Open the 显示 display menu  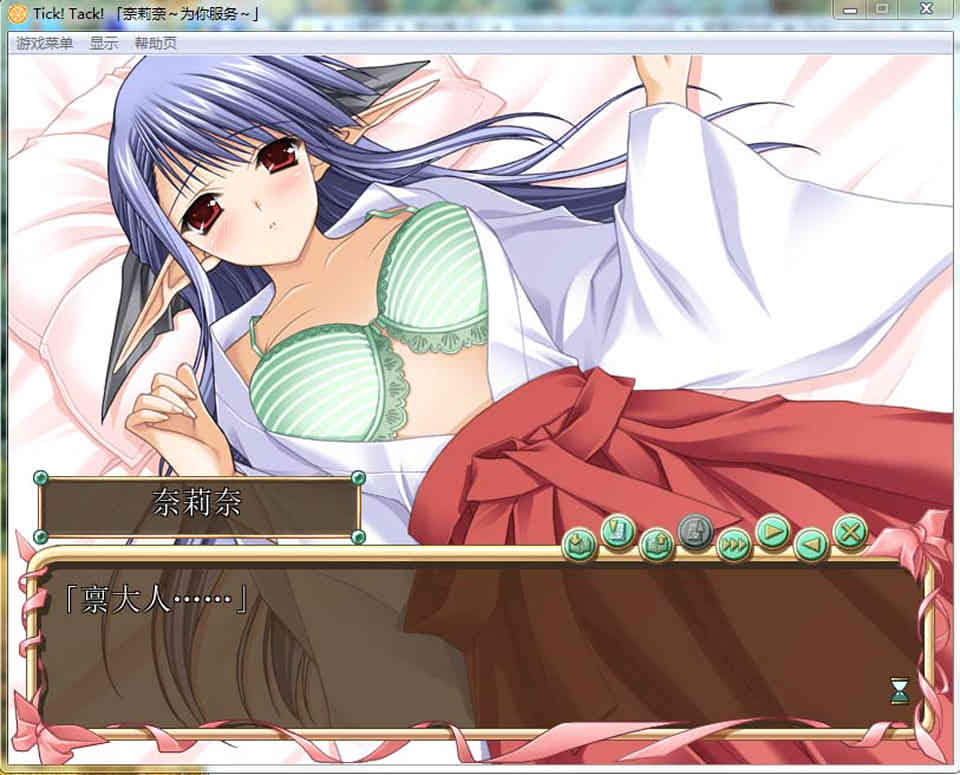(104, 43)
